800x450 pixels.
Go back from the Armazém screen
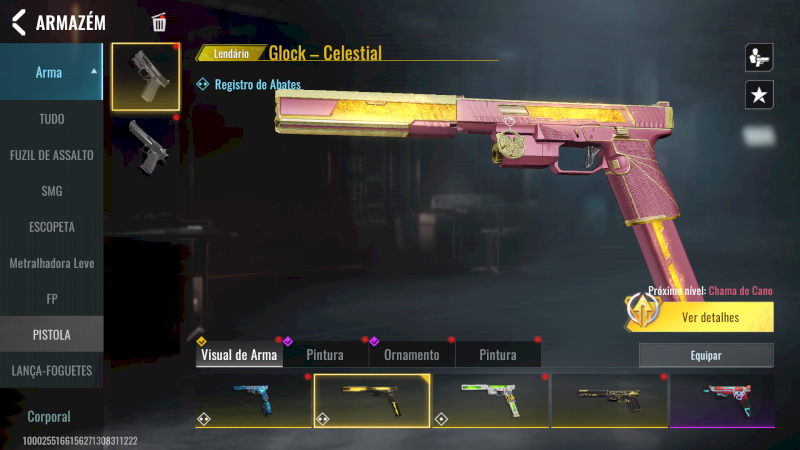click(x=18, y=22)
